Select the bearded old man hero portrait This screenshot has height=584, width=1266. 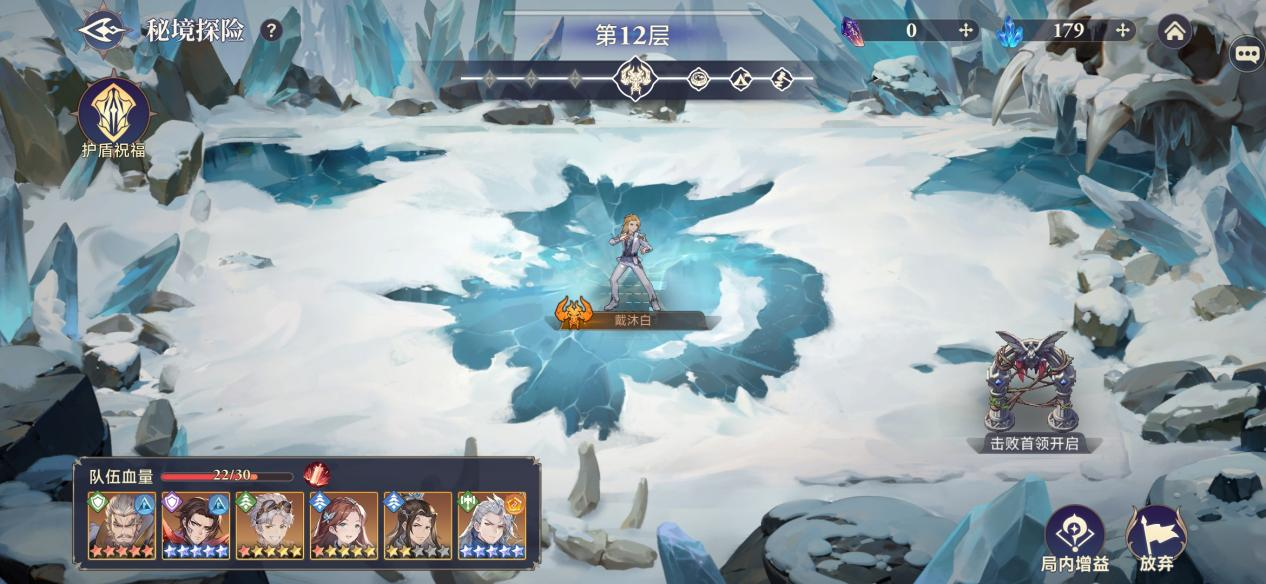pyautogui.click(x=121, y=525)
